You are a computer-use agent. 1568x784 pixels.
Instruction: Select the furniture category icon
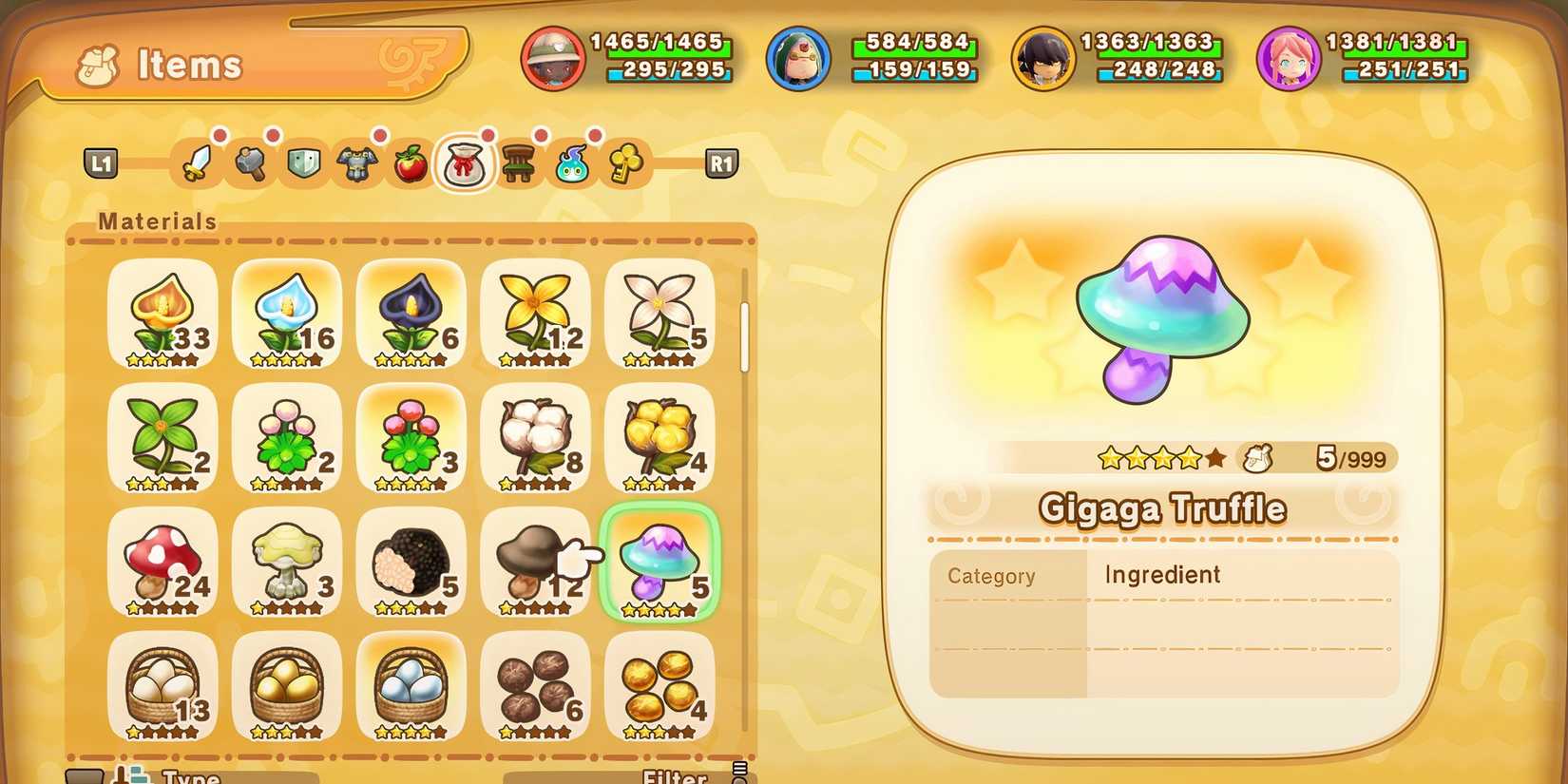pyautogui.click(x=519, y=162)
